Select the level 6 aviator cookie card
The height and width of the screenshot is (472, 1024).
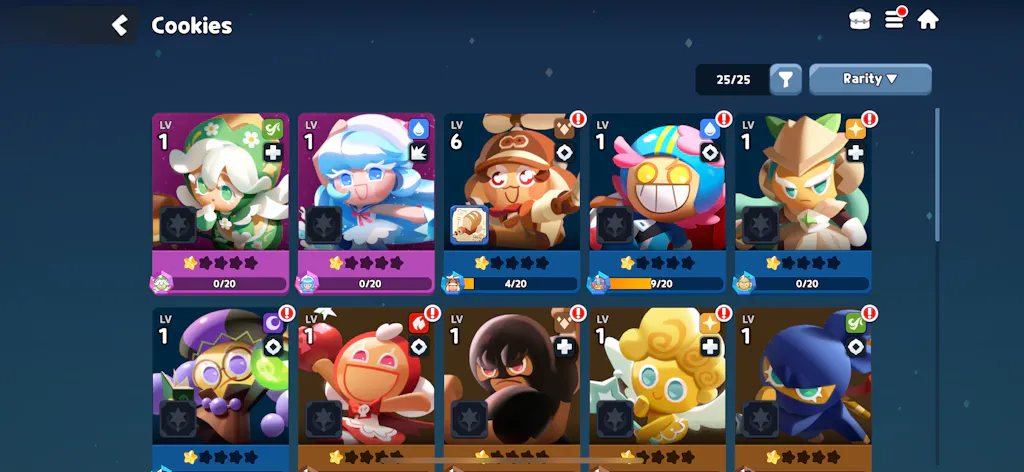coord(512,190)
